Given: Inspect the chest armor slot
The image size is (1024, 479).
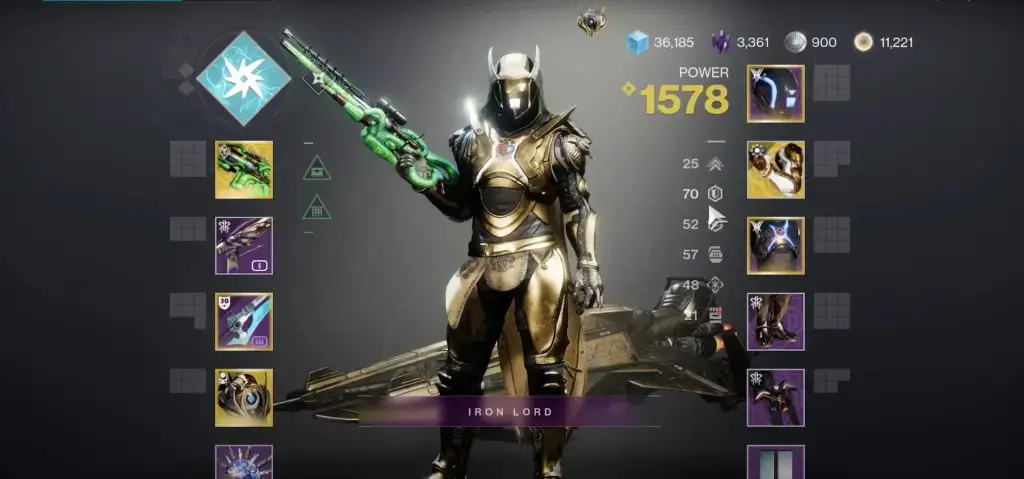Looking at the screenshot, I should tap(775, 245).
